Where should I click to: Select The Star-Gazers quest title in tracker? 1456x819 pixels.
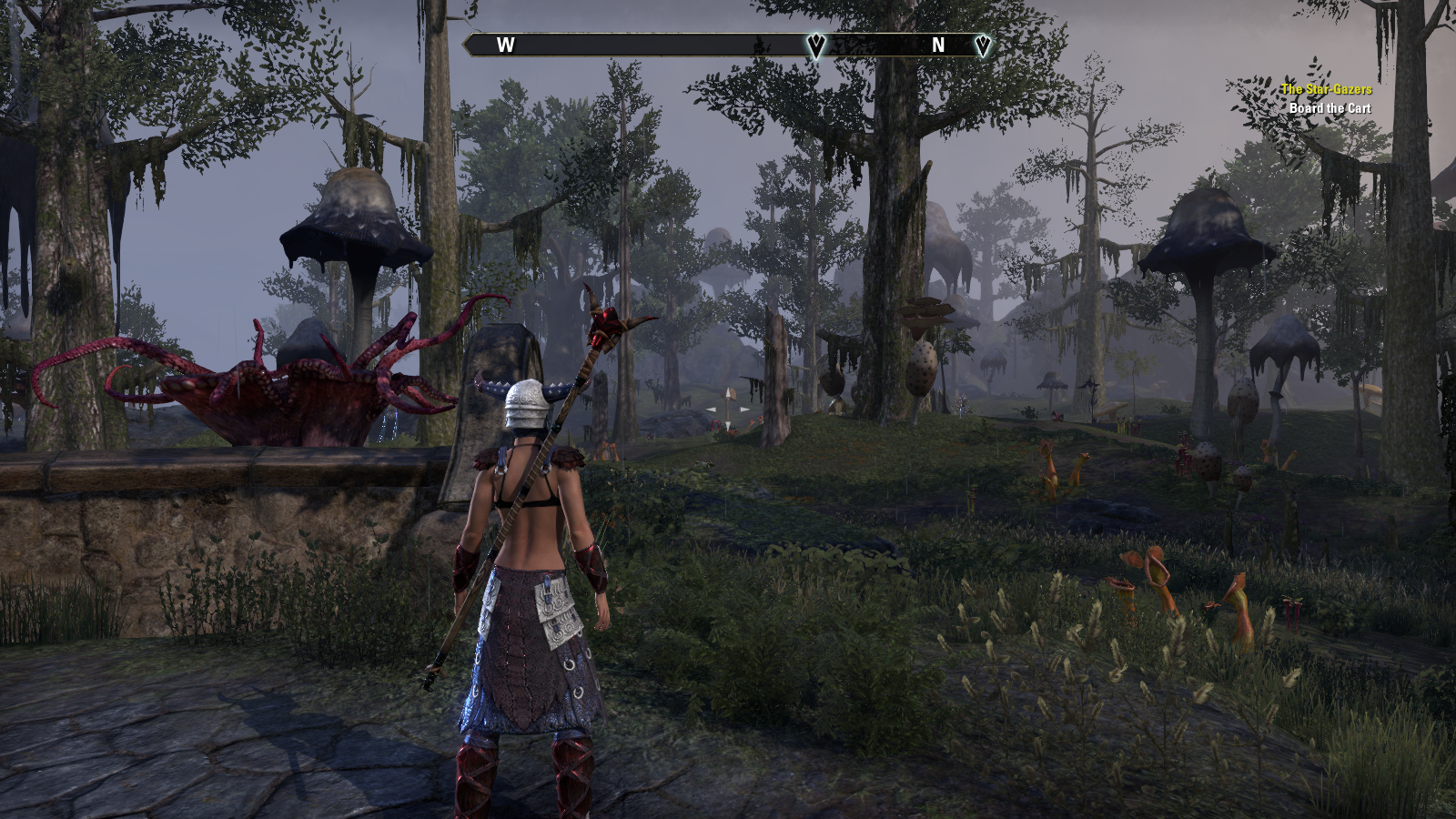(x=1326, y=89)
